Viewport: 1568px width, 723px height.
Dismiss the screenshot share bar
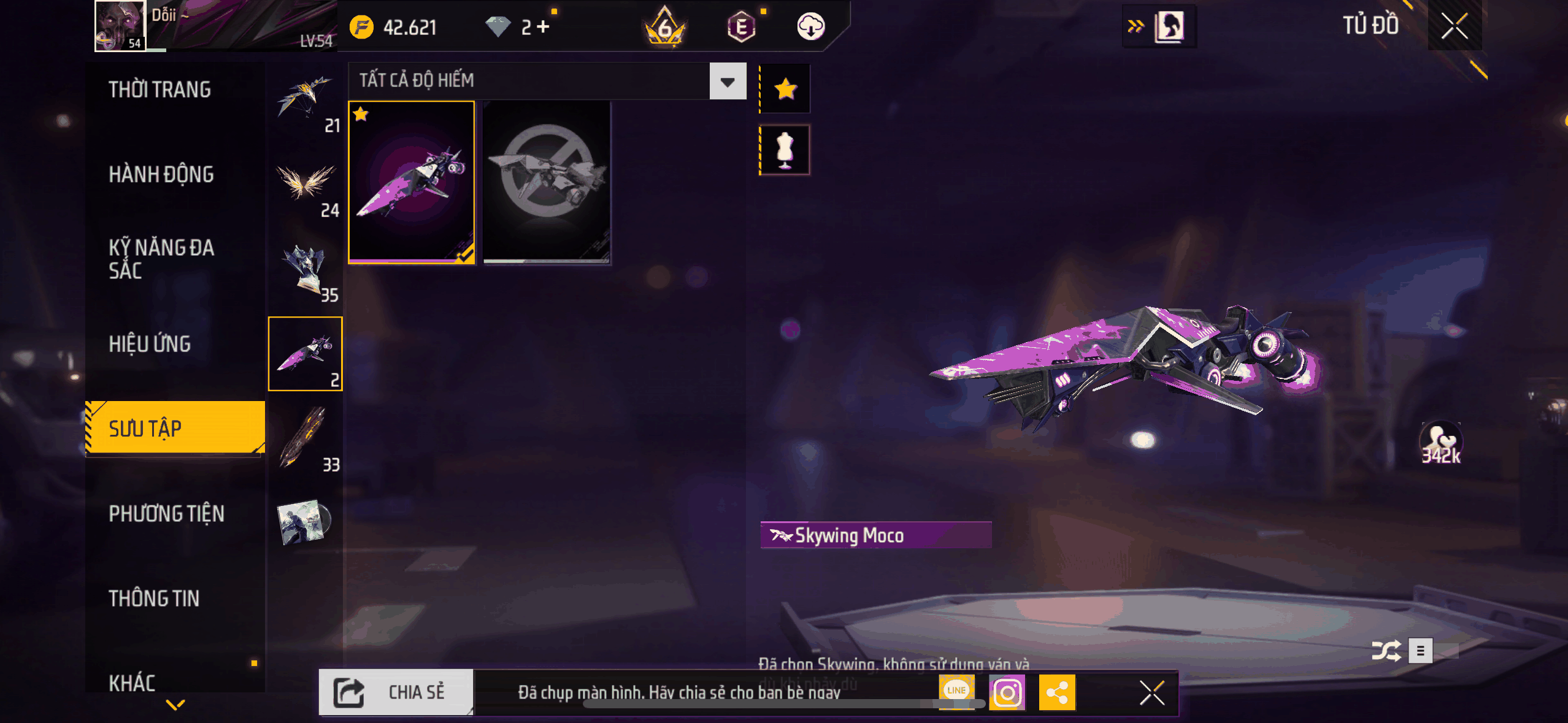1151,693
